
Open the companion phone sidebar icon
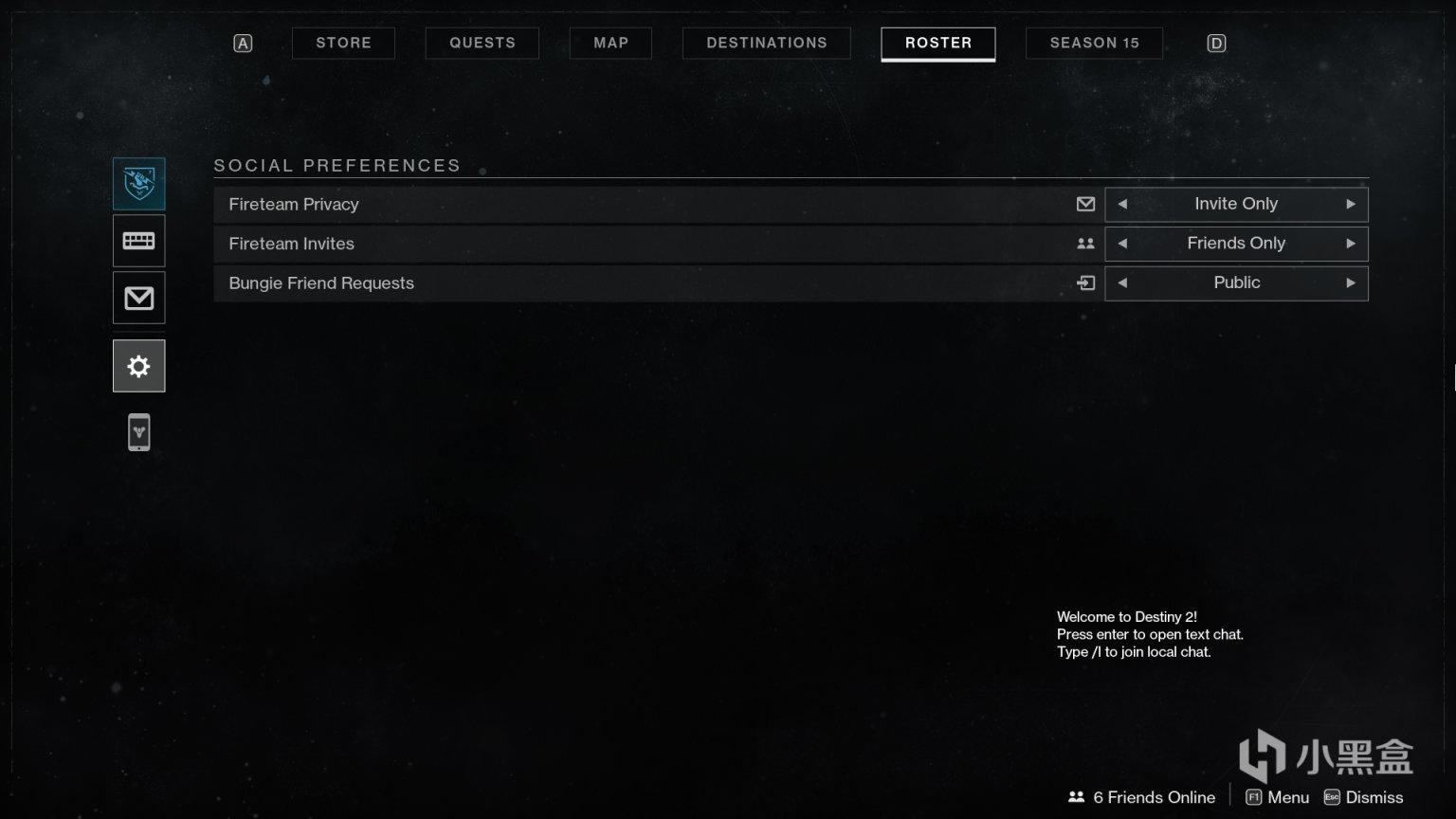(139, 432)
